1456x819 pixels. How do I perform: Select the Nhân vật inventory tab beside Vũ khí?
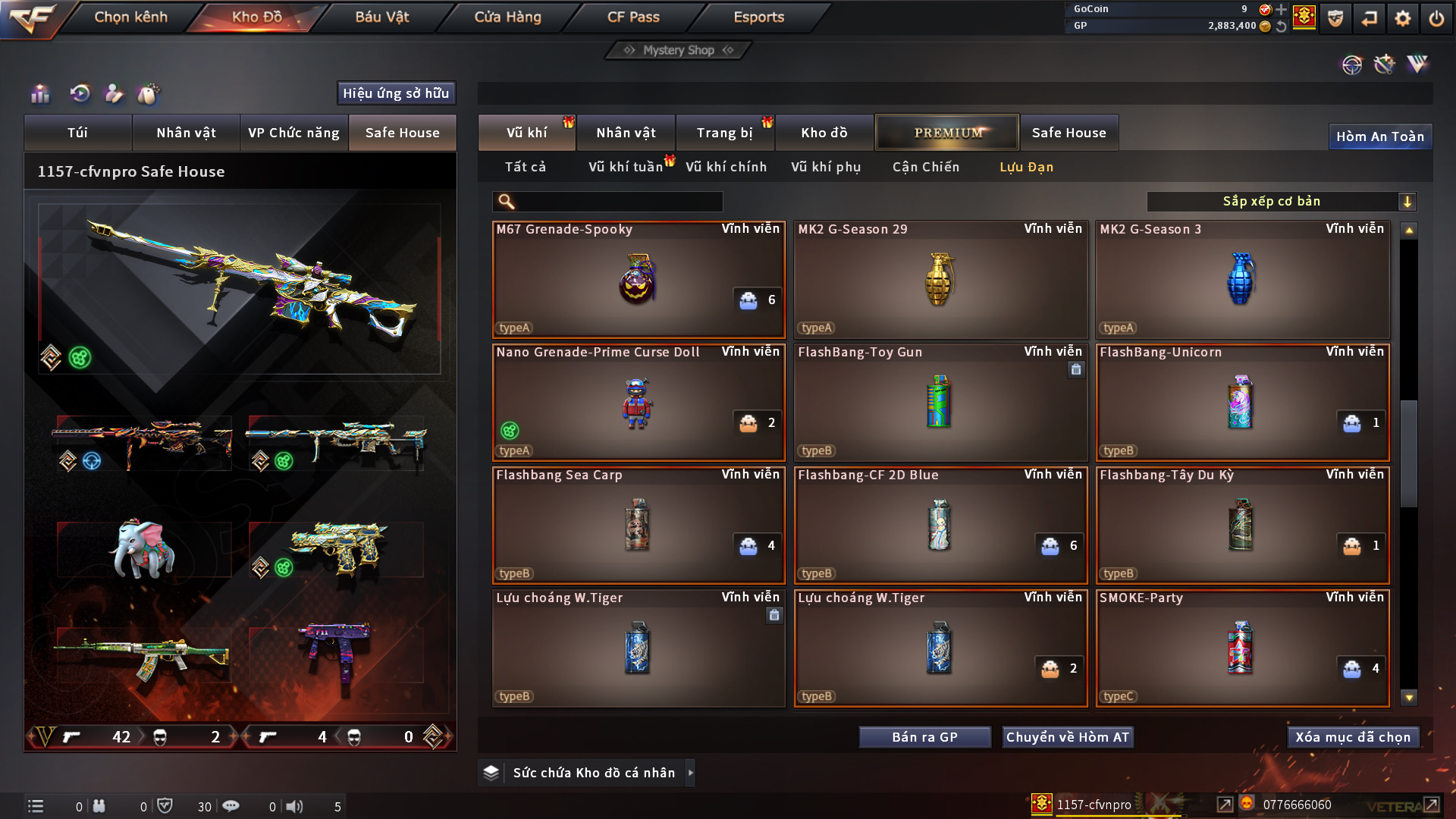coord(626,133)
